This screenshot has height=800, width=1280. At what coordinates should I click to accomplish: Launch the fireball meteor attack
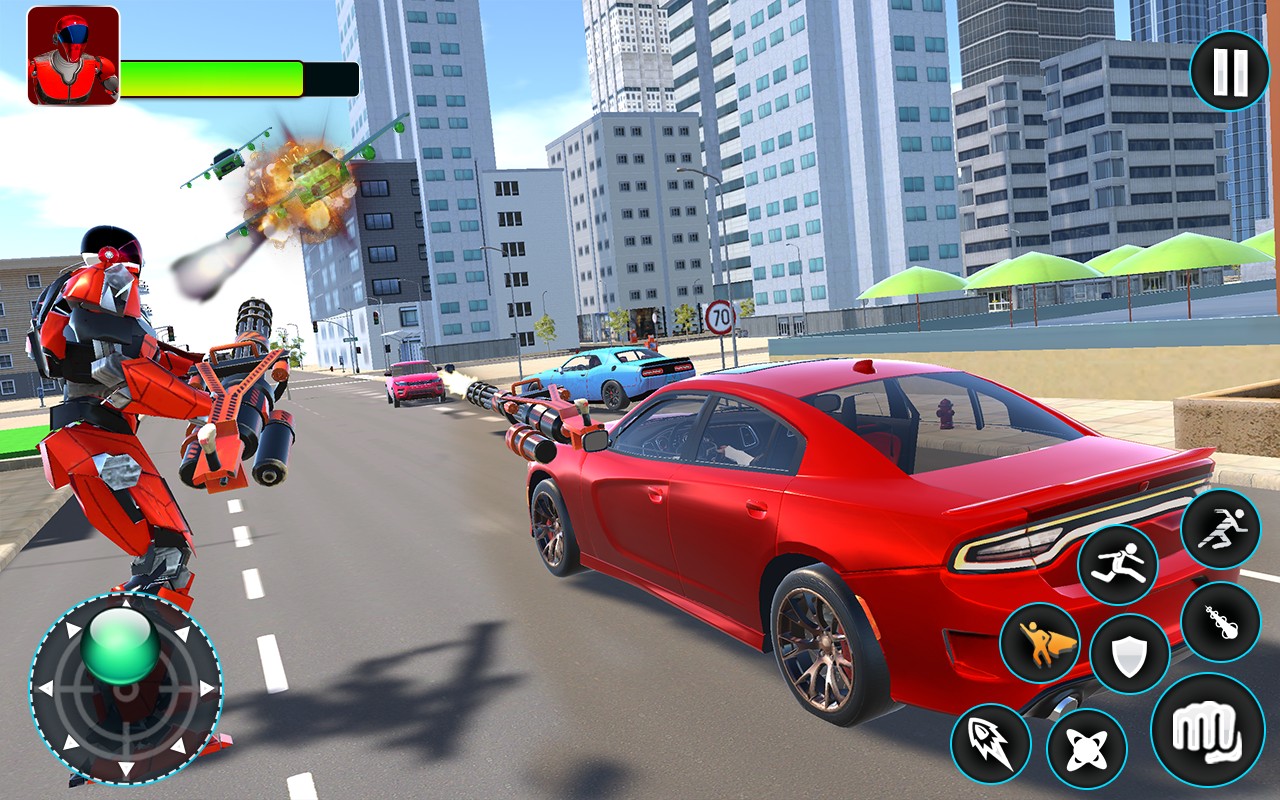pyautogui.click(x=1220, y=621)
